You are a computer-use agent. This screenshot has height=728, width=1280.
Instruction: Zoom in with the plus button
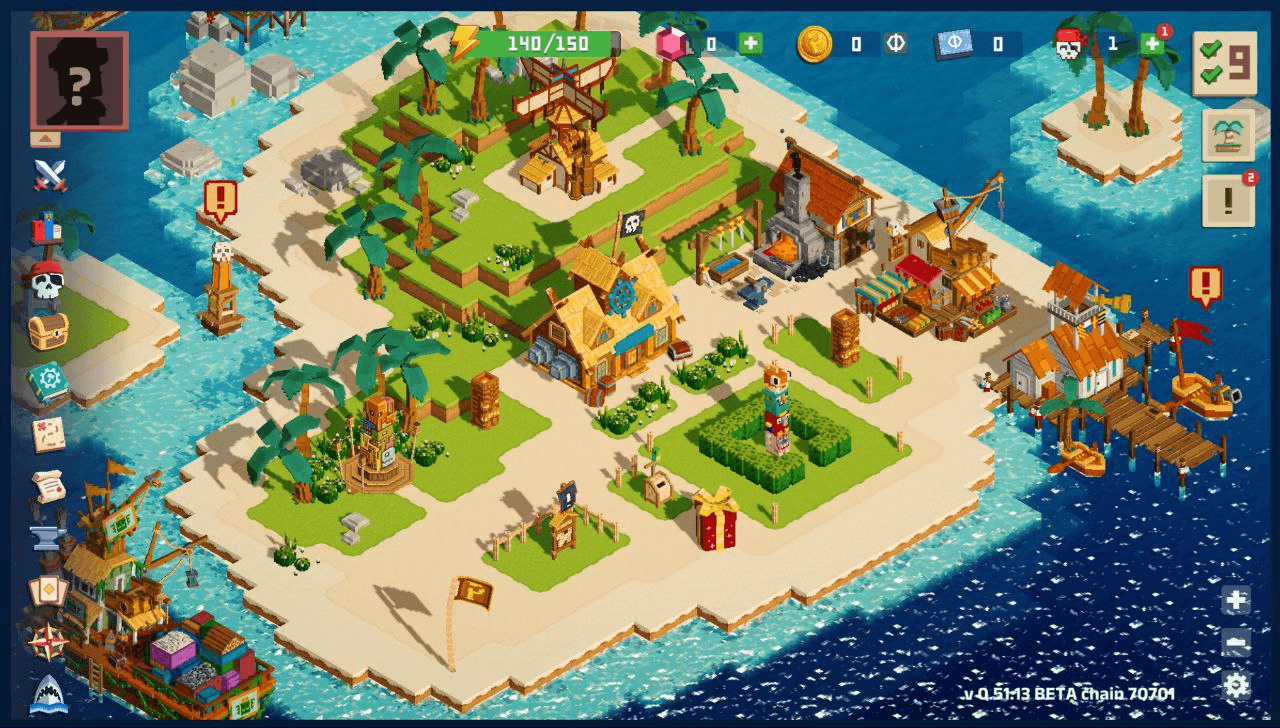tap(1236, 601)
